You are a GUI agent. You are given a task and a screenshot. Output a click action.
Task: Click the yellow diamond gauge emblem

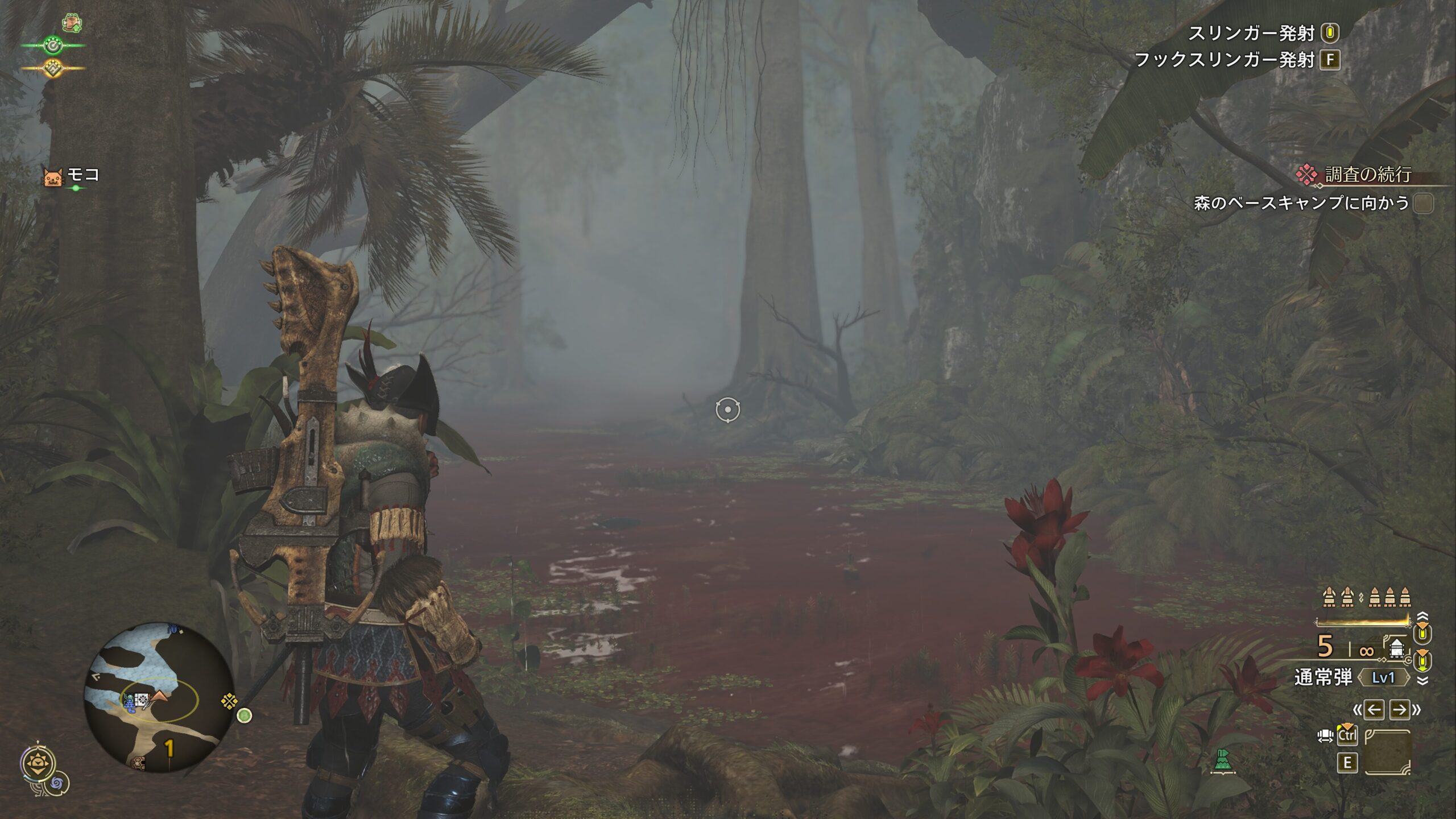coord(53,68)
